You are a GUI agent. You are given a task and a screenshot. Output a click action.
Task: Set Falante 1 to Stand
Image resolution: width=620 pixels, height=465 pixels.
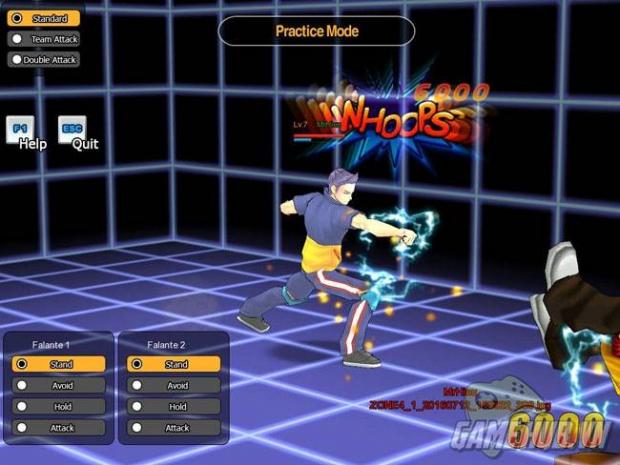[x=59, y=365]
